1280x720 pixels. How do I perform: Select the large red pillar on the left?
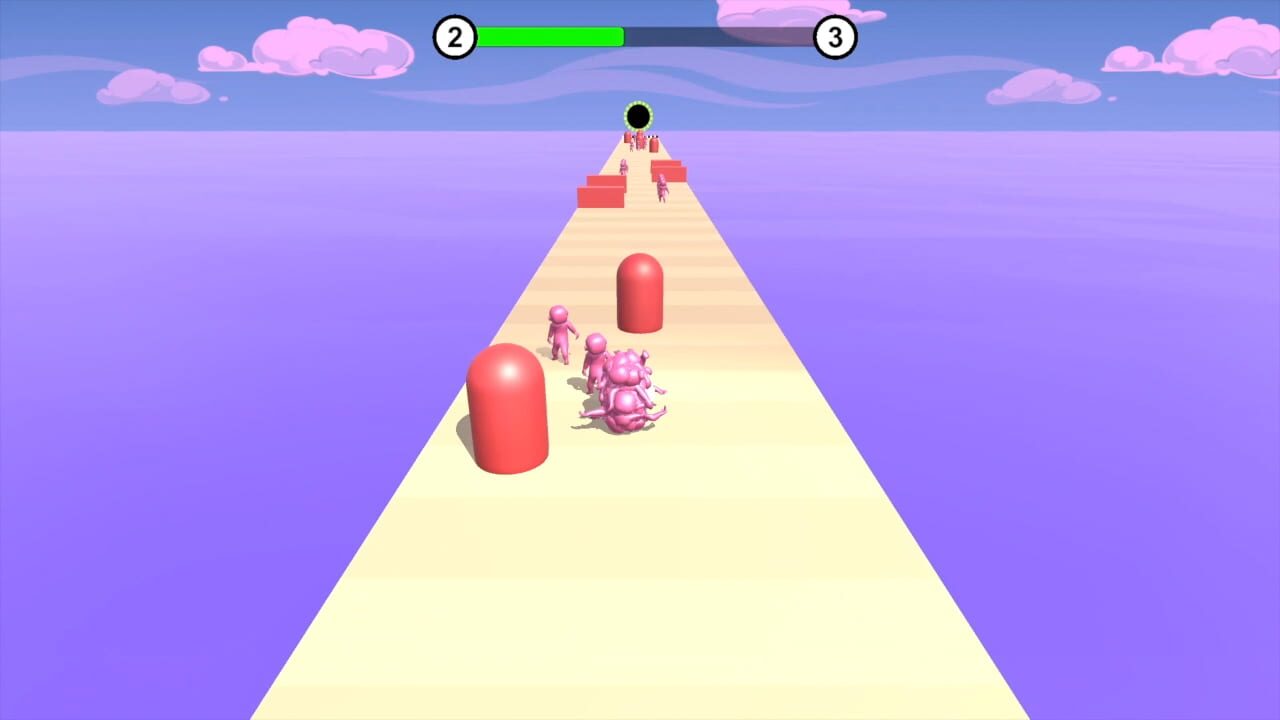(508, 410)
